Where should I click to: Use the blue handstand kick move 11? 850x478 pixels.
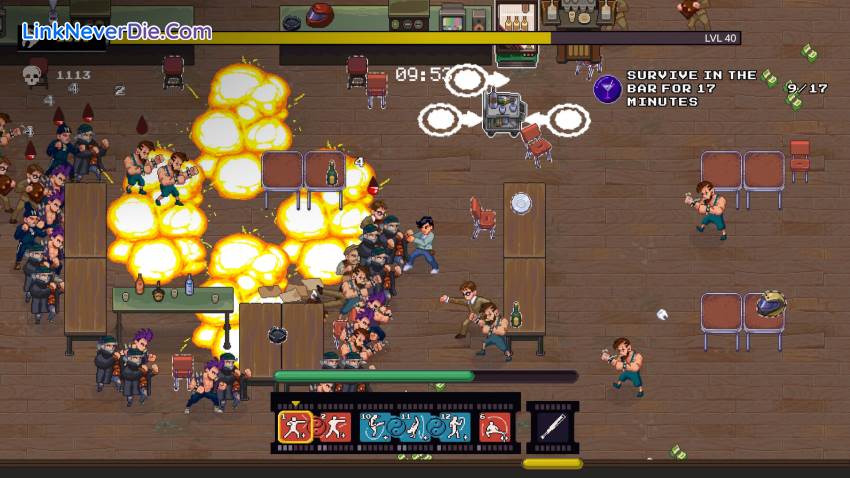[x=415, y=427]
